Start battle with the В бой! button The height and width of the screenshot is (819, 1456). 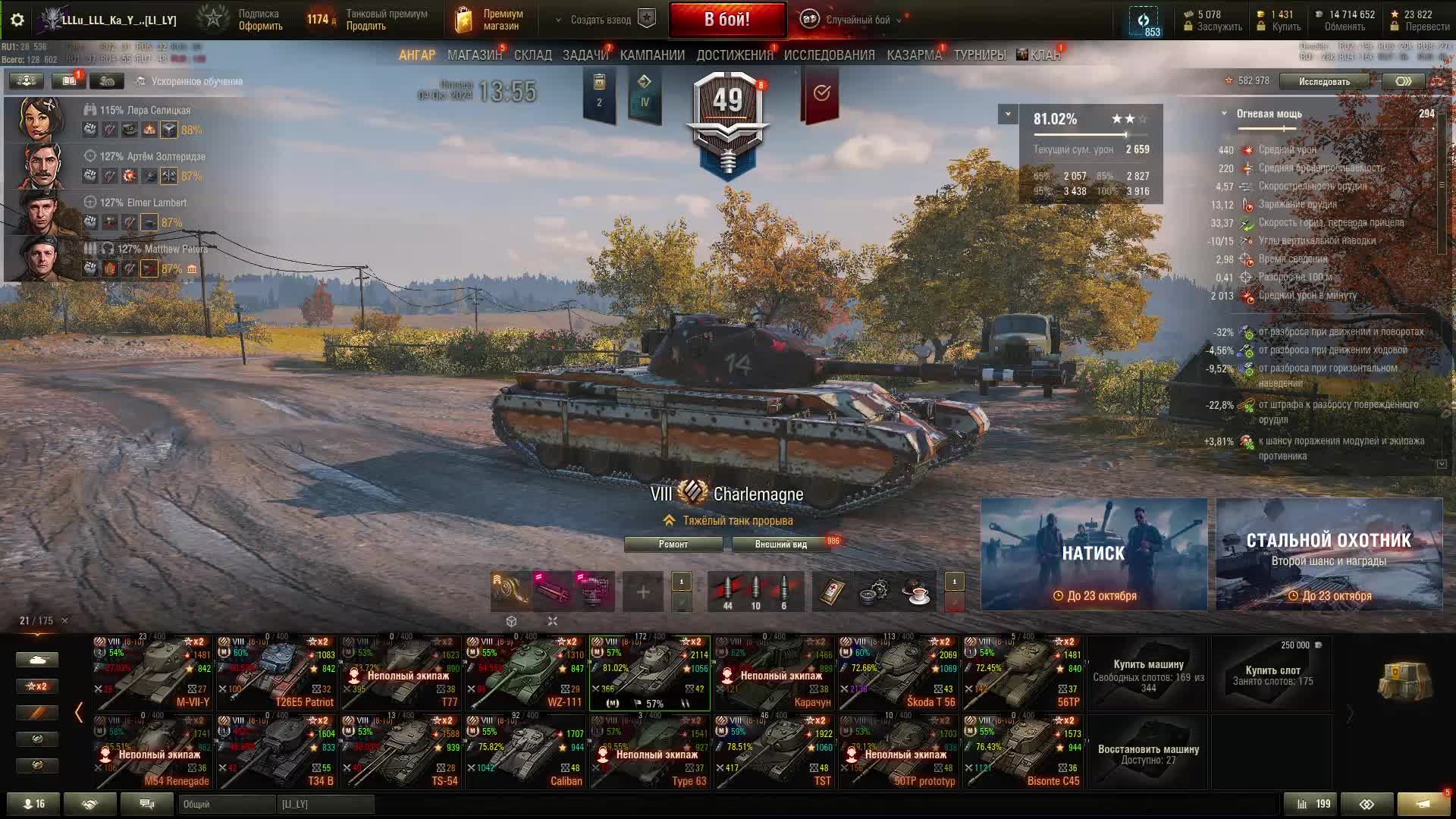pyautogui.click(x=727, y=20)
